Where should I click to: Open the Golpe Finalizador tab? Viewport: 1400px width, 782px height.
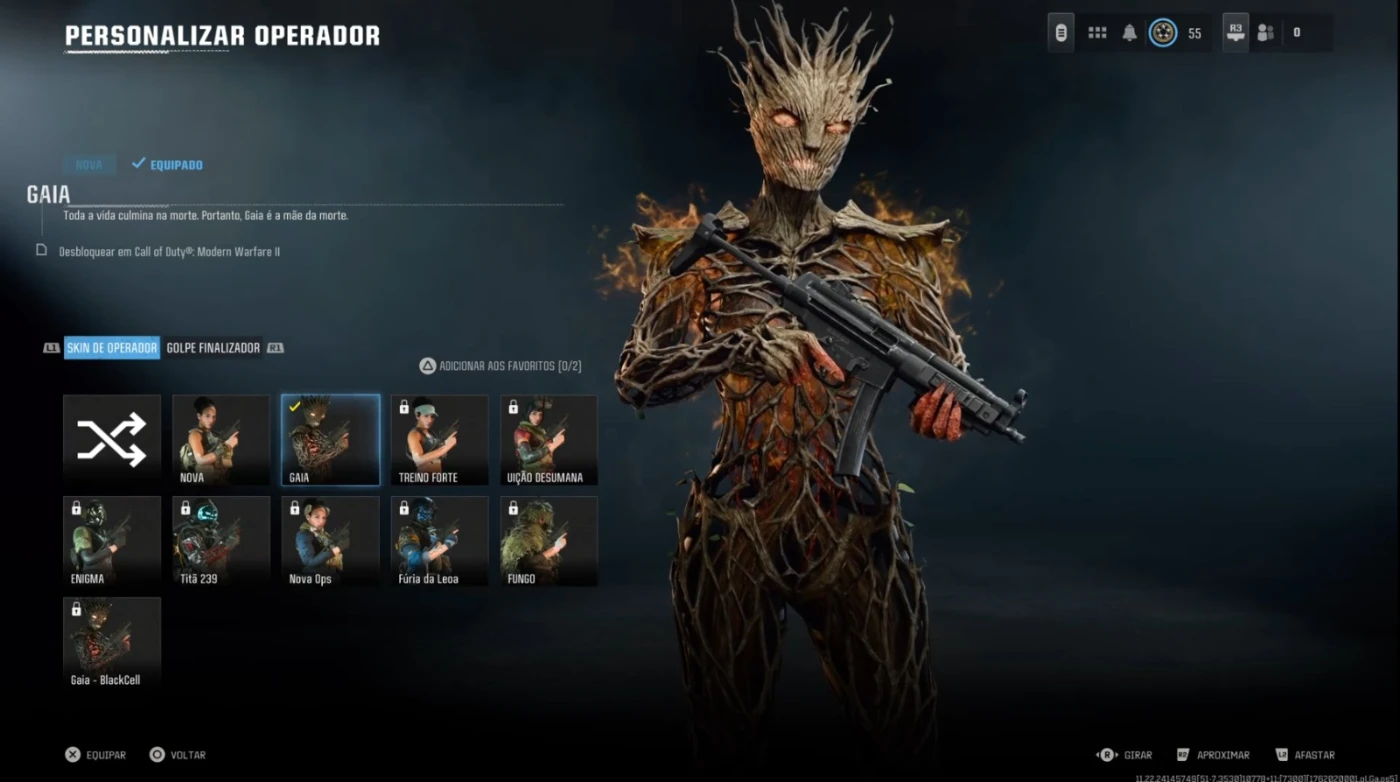click(x=213, y=348)
